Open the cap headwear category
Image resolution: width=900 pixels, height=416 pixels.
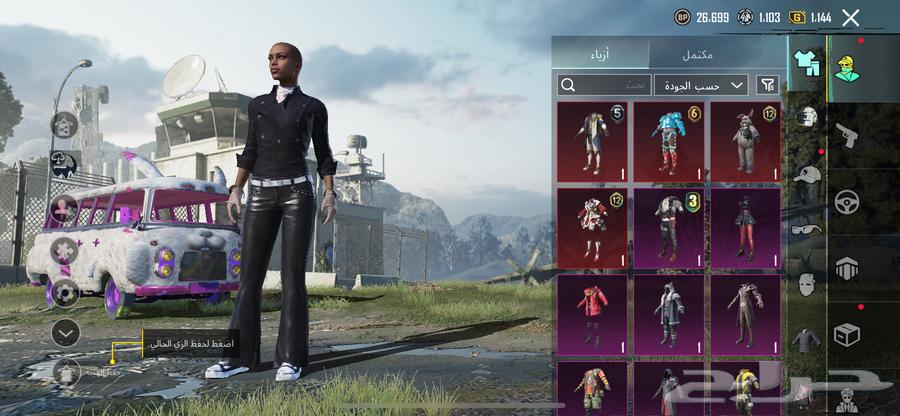pyautogui.click(x=806, y=173)
